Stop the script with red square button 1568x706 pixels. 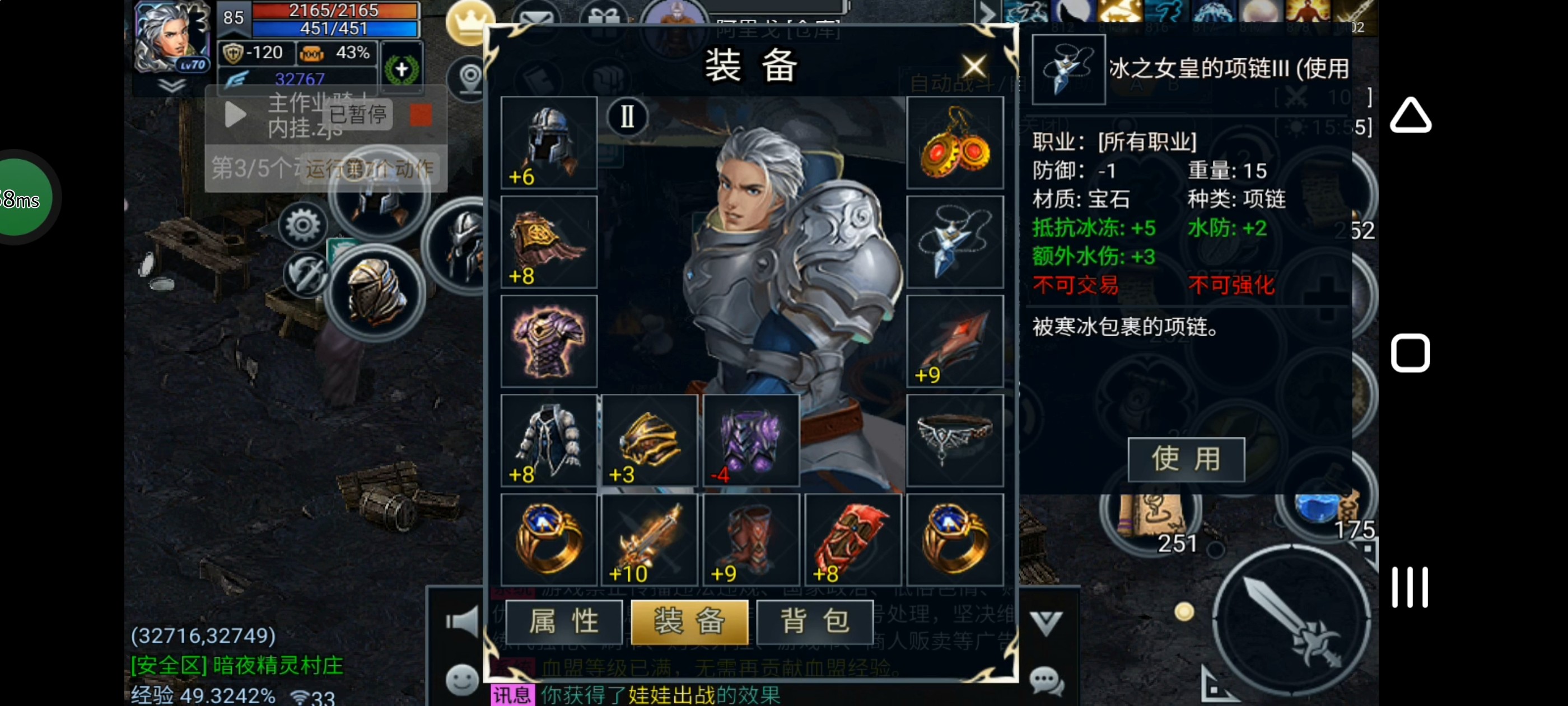click(421, 114)
